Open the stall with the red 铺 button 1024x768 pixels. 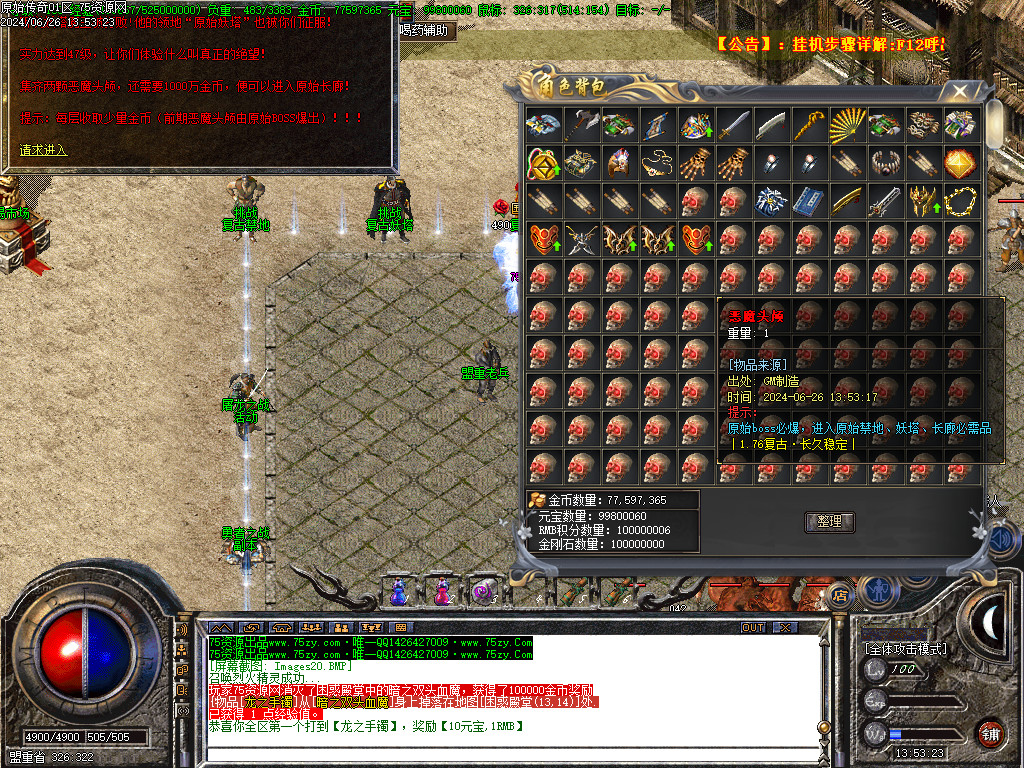point(990,734)
